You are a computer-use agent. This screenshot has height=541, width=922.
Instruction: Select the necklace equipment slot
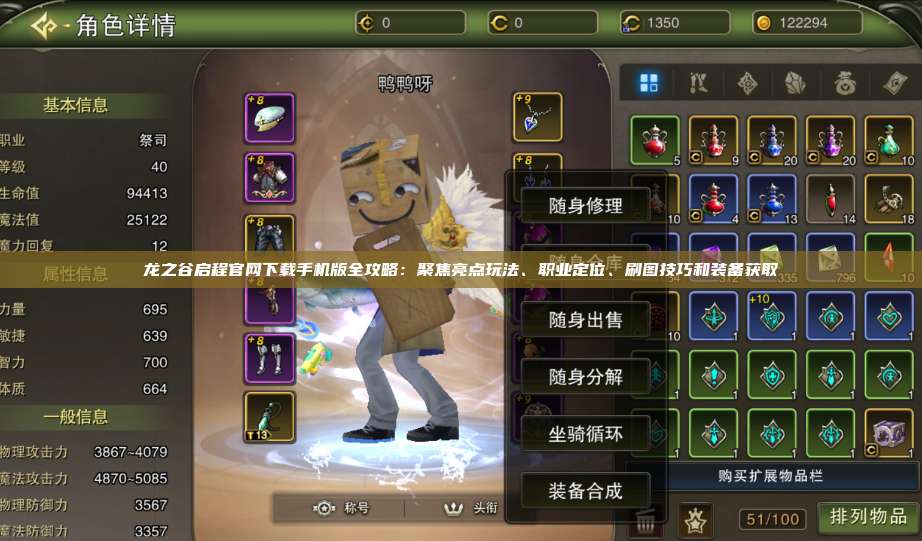537,118
